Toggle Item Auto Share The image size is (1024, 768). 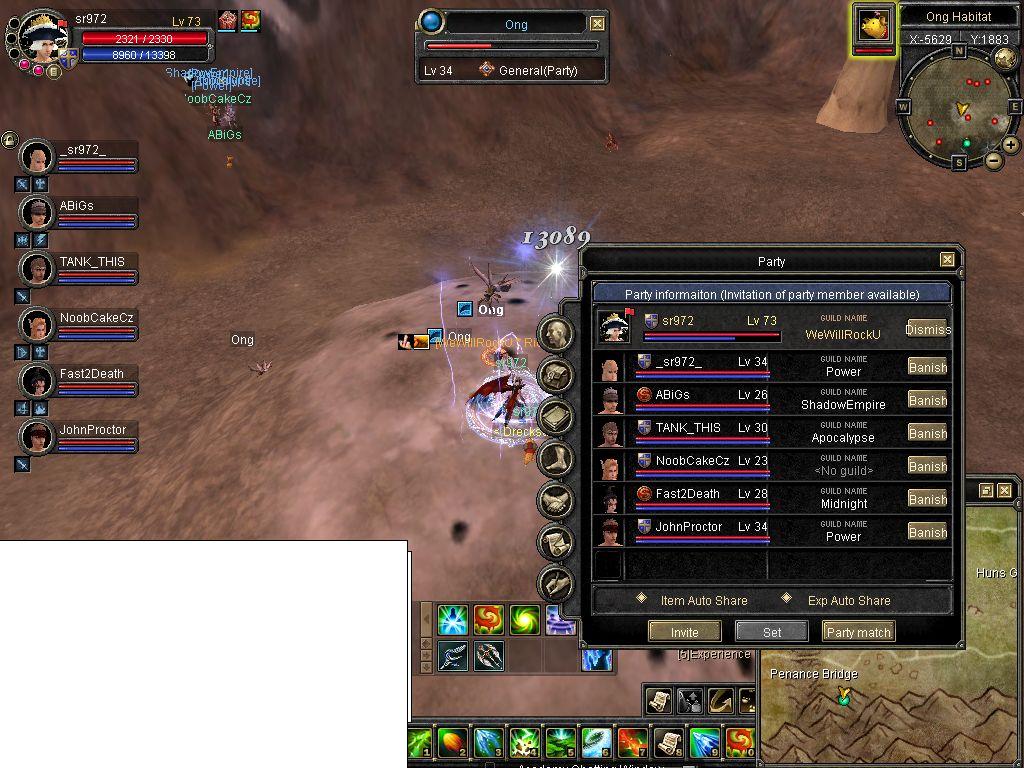pyautogui.click(x=642, y=599)
